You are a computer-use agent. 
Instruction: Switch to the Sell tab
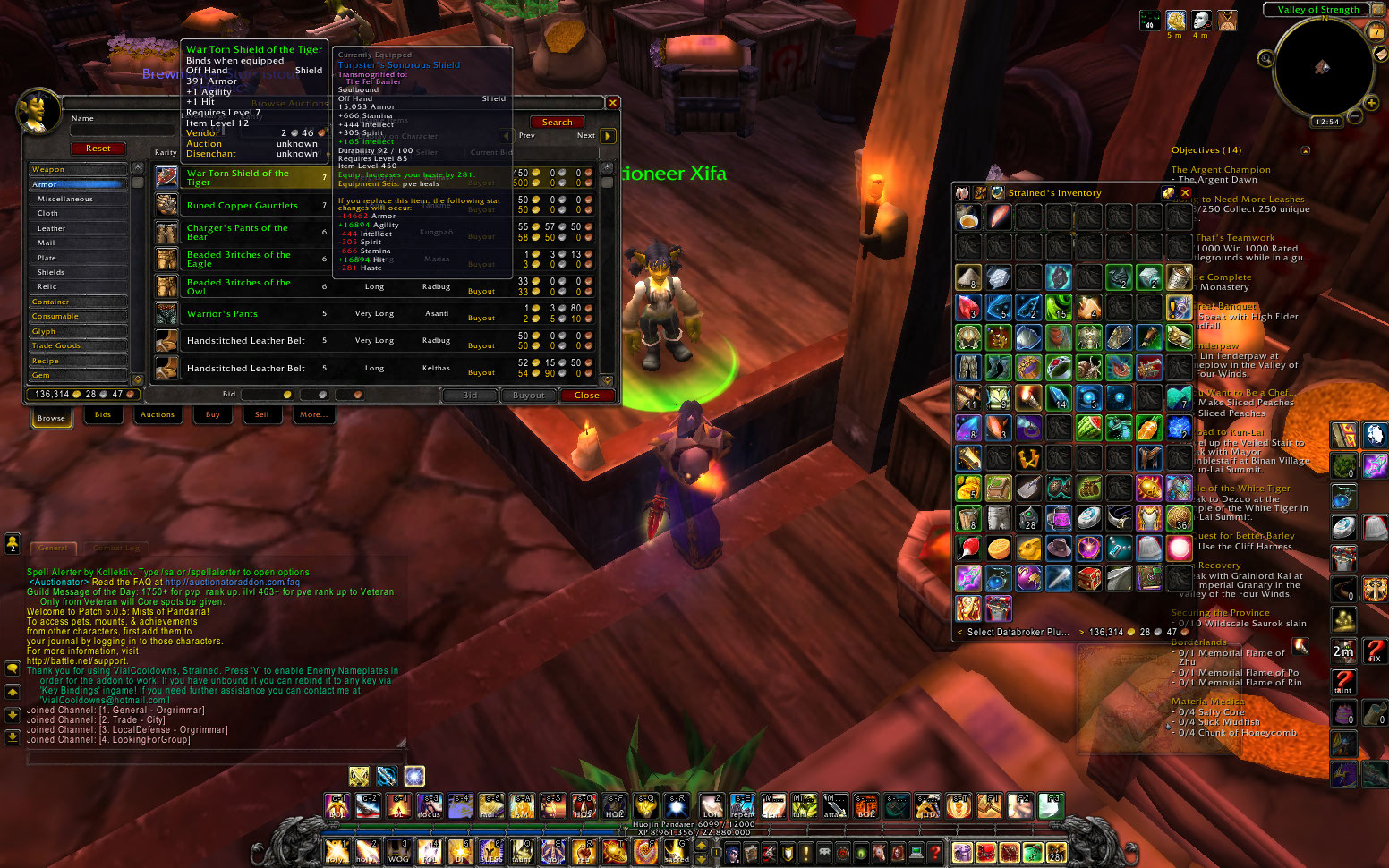(261, 415)
